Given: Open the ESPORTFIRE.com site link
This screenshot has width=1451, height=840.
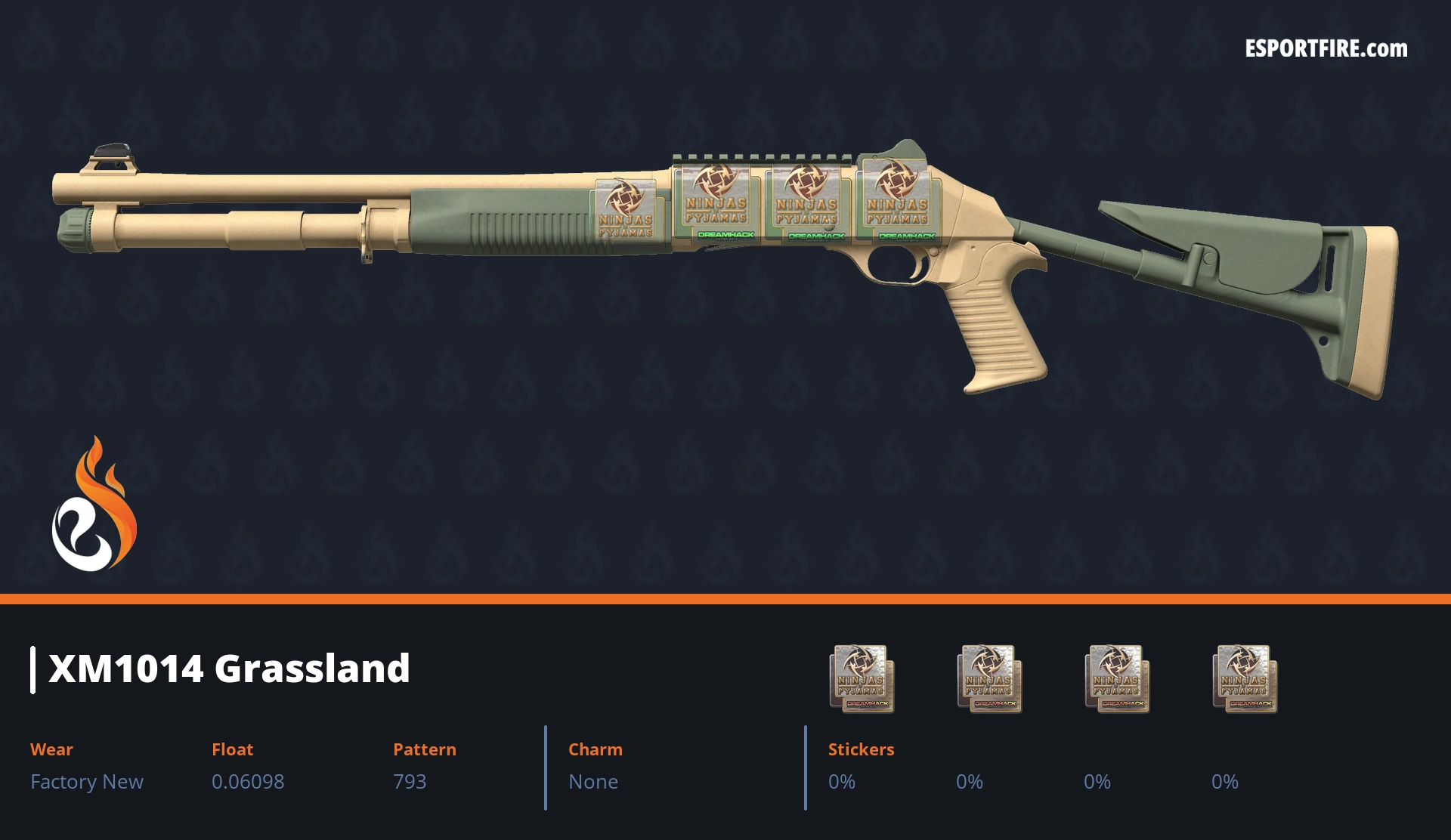Looking at the screenshot, I should (1326, 49).
